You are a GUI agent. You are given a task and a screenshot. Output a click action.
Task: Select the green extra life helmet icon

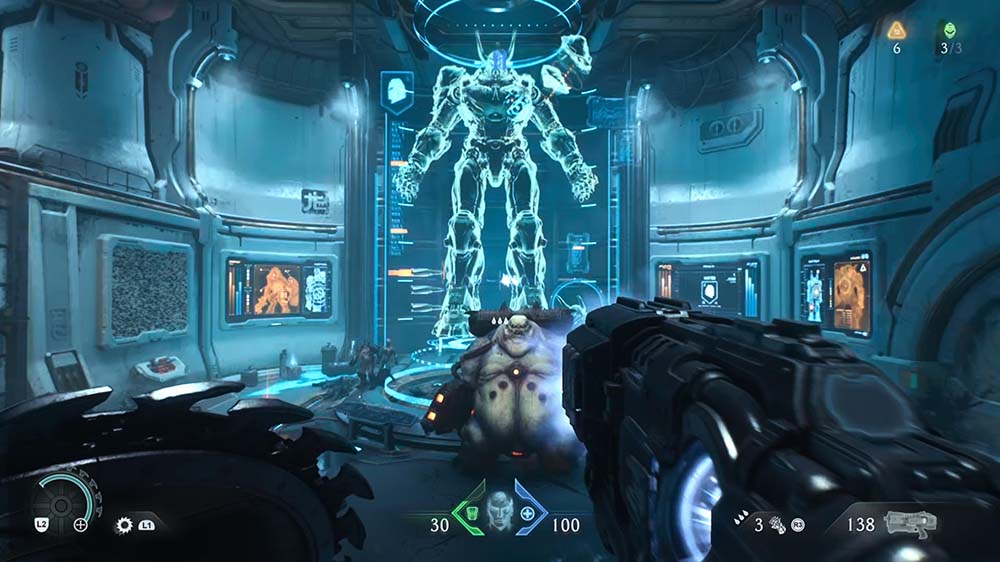click(x=947, y=30)
